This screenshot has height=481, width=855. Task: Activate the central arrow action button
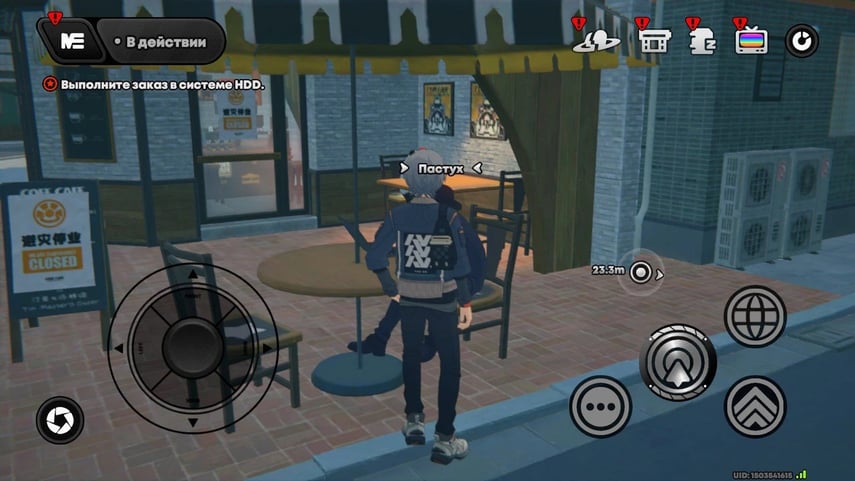tap(680, 362)
